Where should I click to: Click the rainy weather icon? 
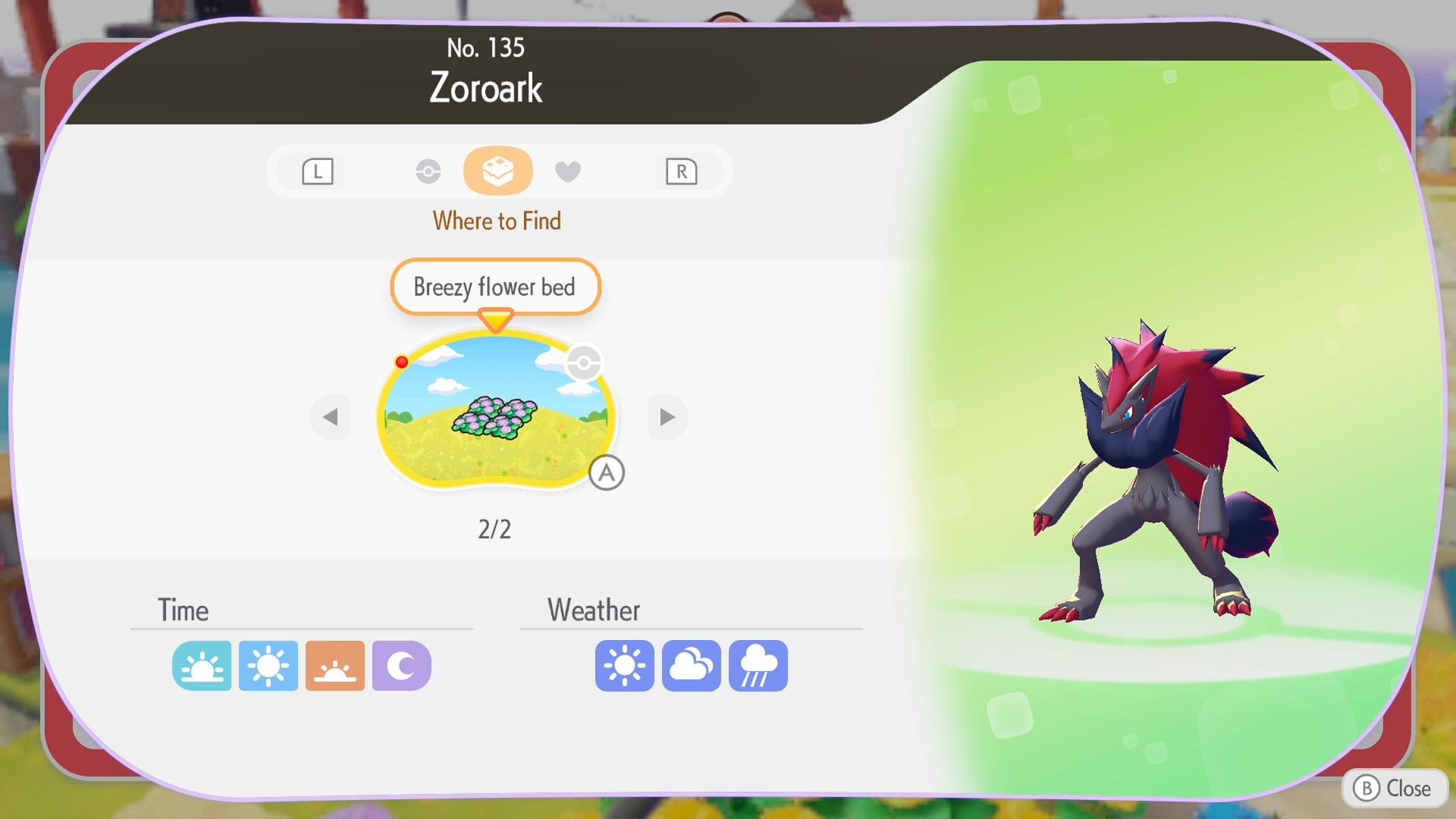coord(758,666)
